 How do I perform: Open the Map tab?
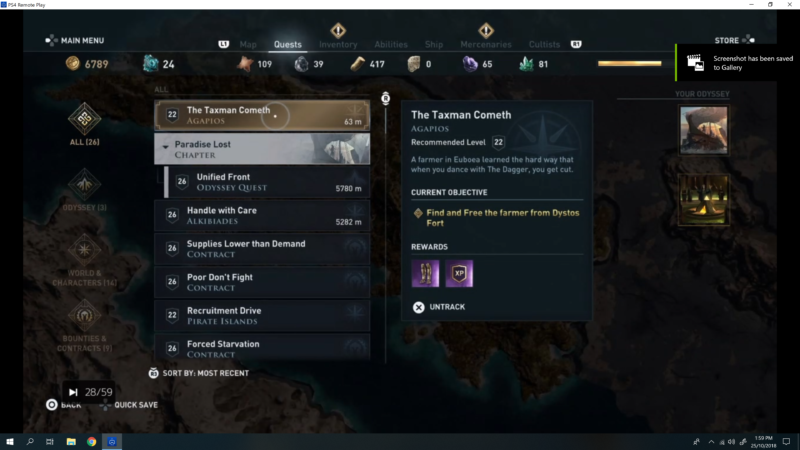[248, 44]
